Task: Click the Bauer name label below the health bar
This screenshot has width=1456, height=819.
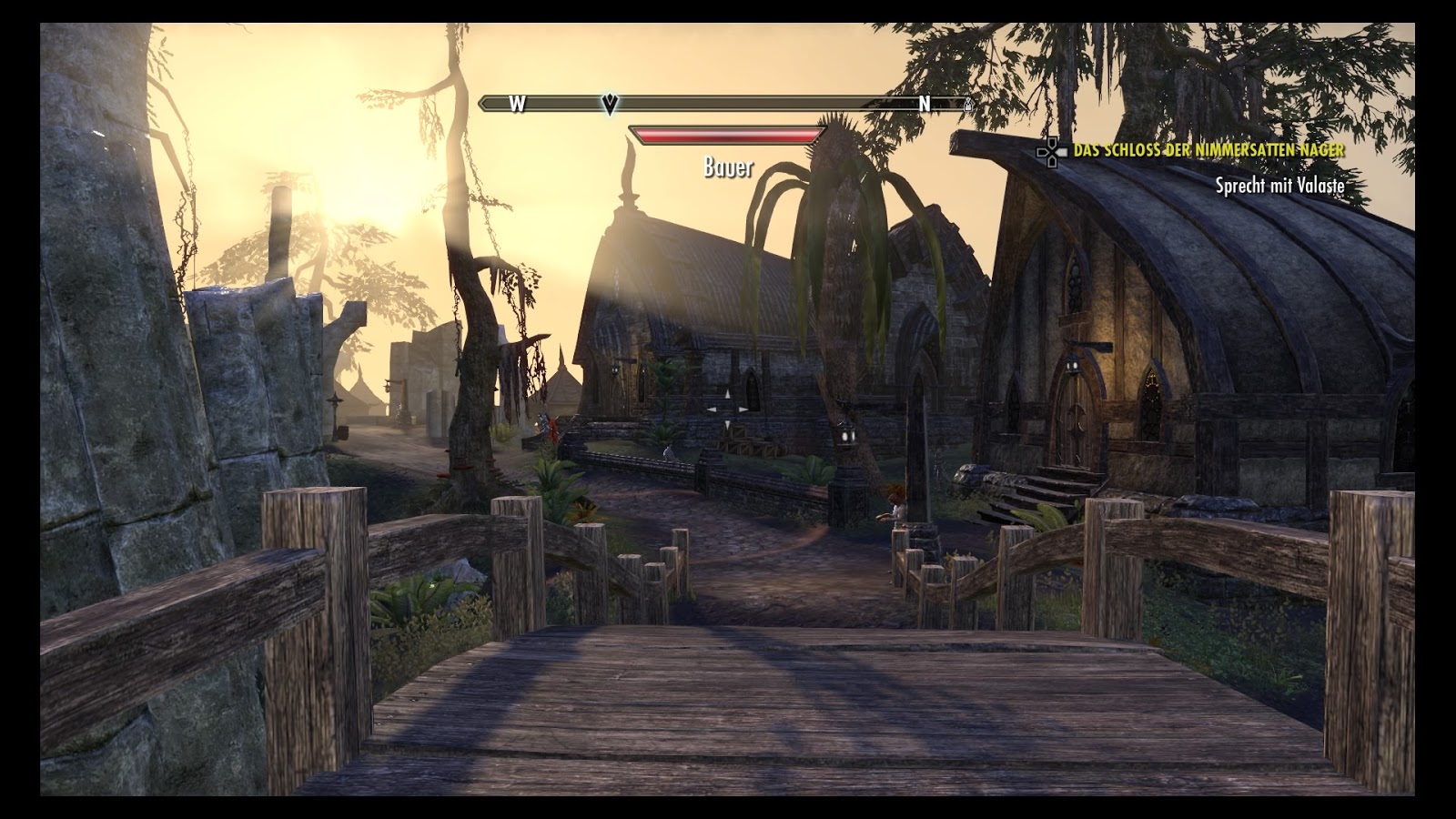Action: [728, 167]
